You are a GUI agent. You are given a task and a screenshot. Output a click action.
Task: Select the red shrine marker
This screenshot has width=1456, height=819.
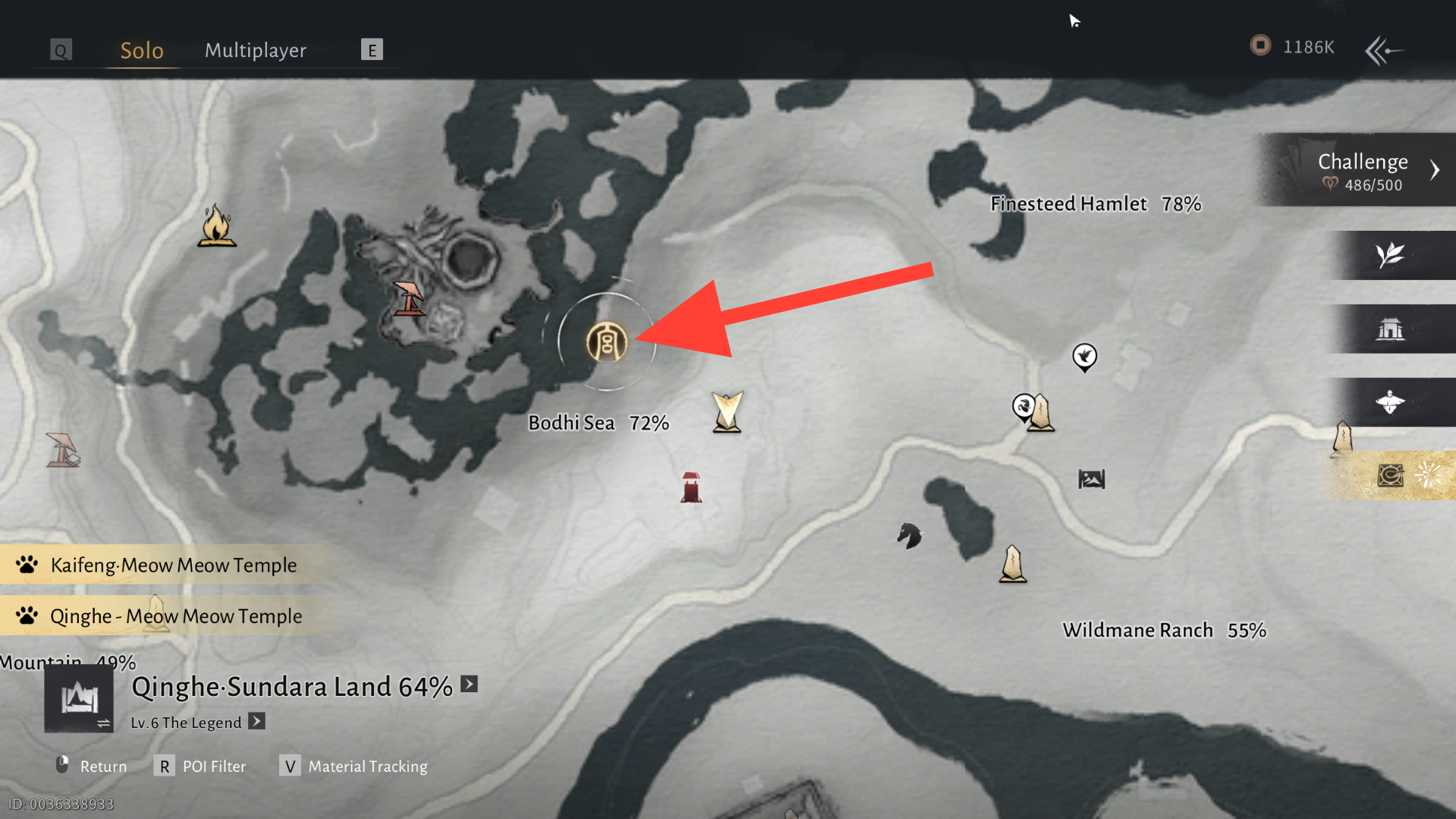(x=690, y=487)
